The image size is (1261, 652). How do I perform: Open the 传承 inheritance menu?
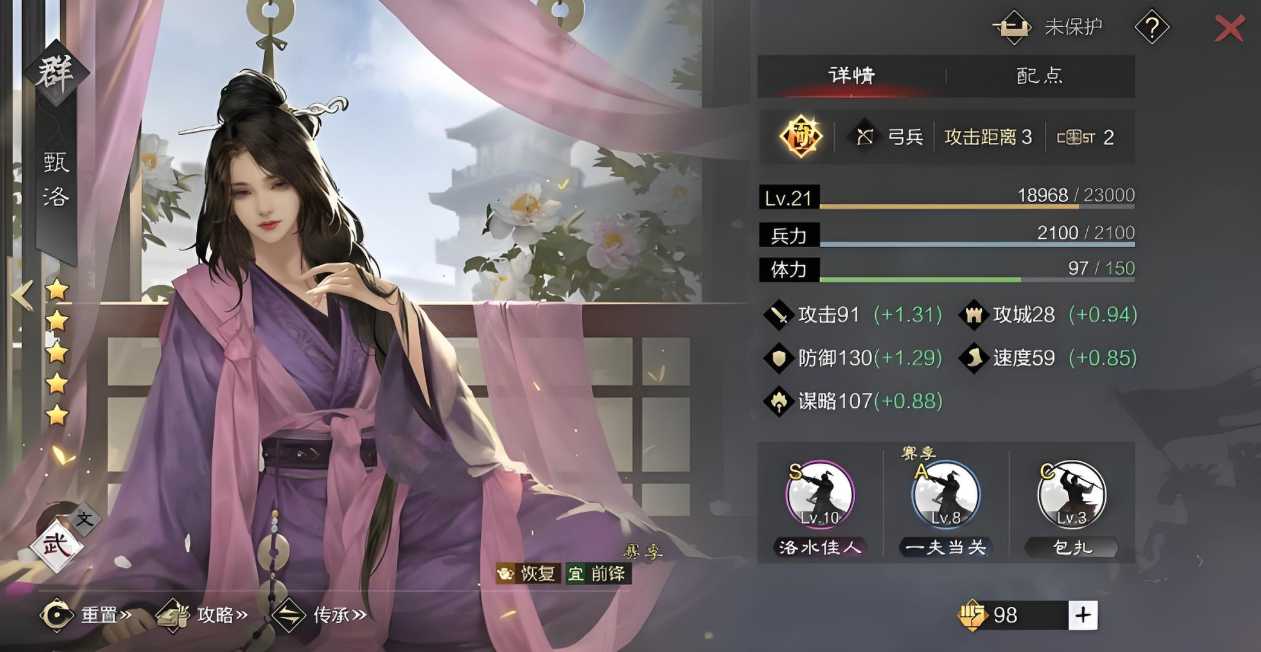[x=320, y=614]
